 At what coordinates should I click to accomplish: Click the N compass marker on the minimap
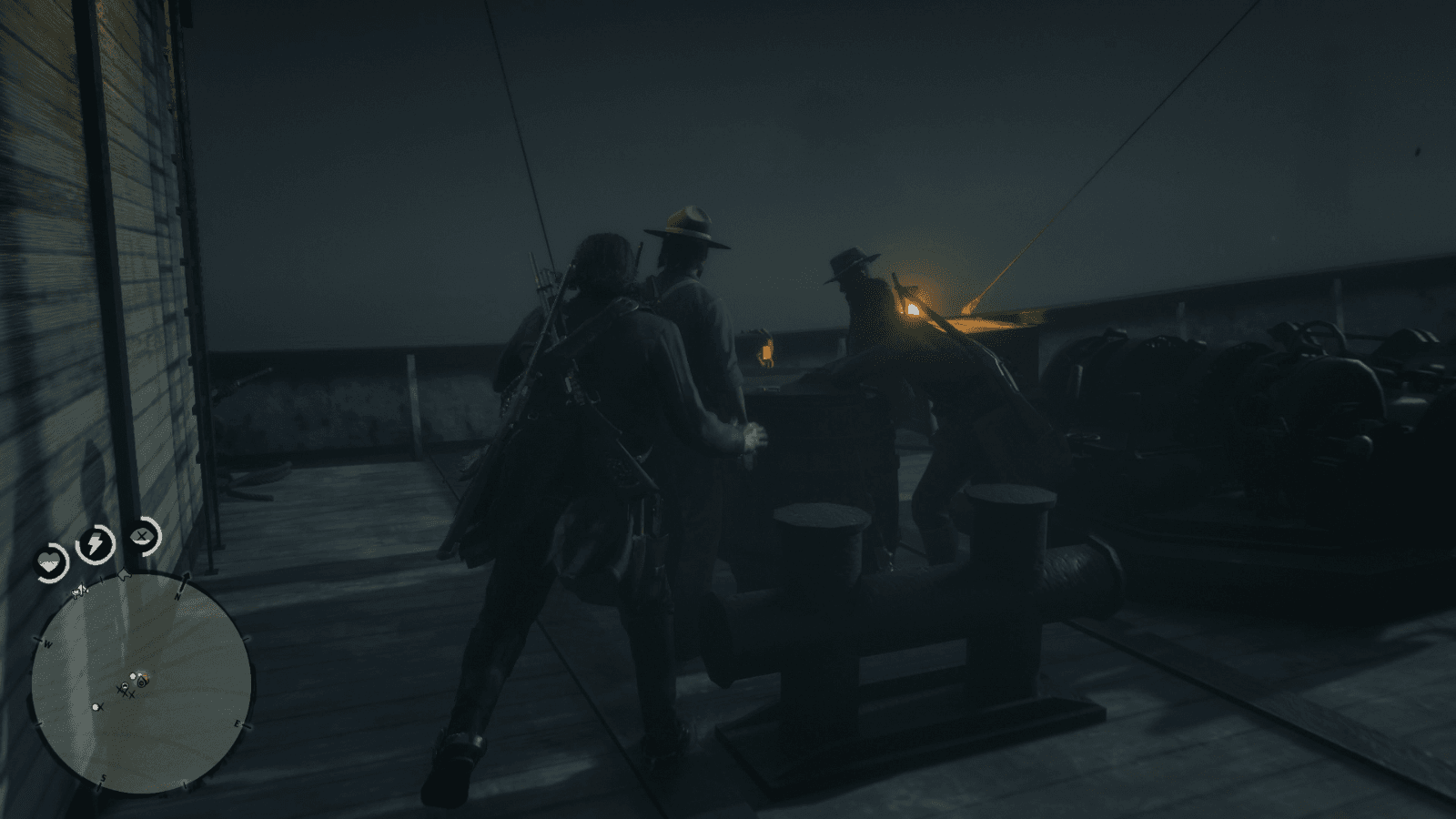click(177, 596)
